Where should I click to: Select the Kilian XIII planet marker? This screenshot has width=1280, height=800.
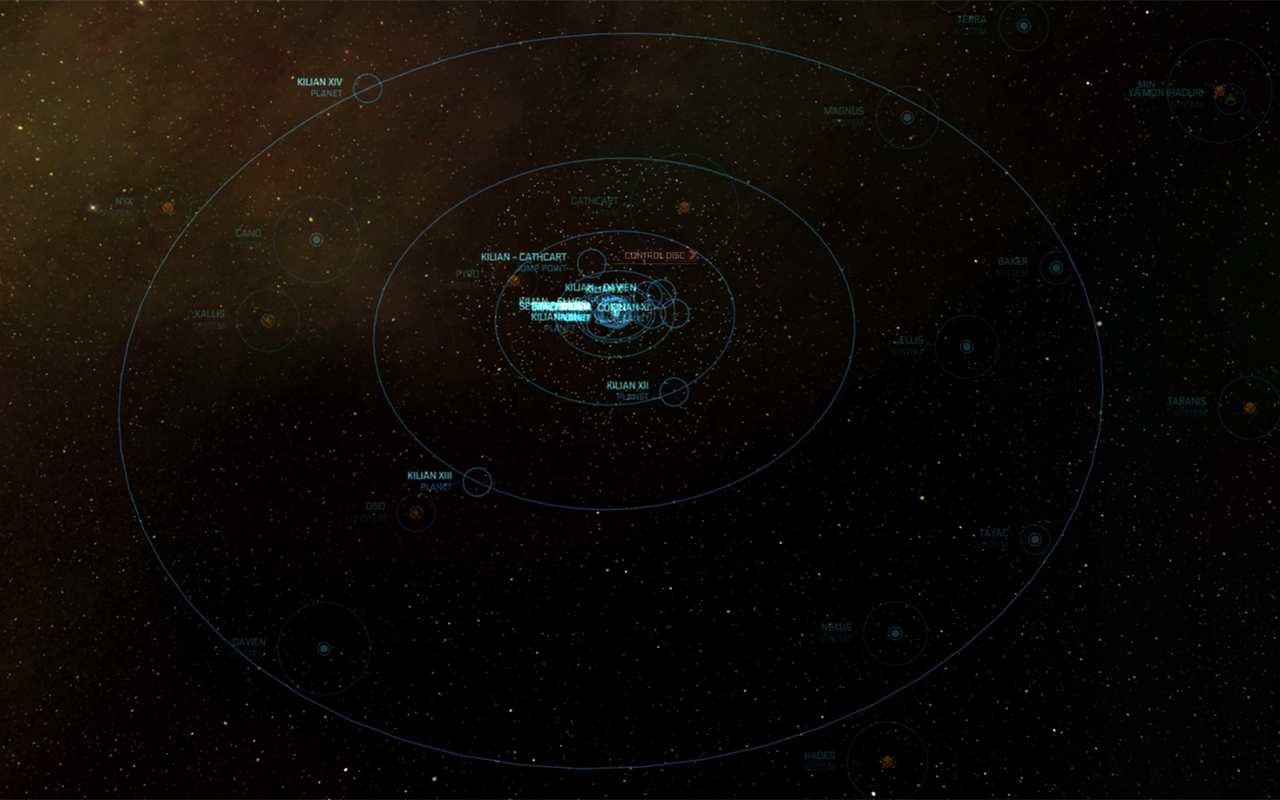[477, 482]
